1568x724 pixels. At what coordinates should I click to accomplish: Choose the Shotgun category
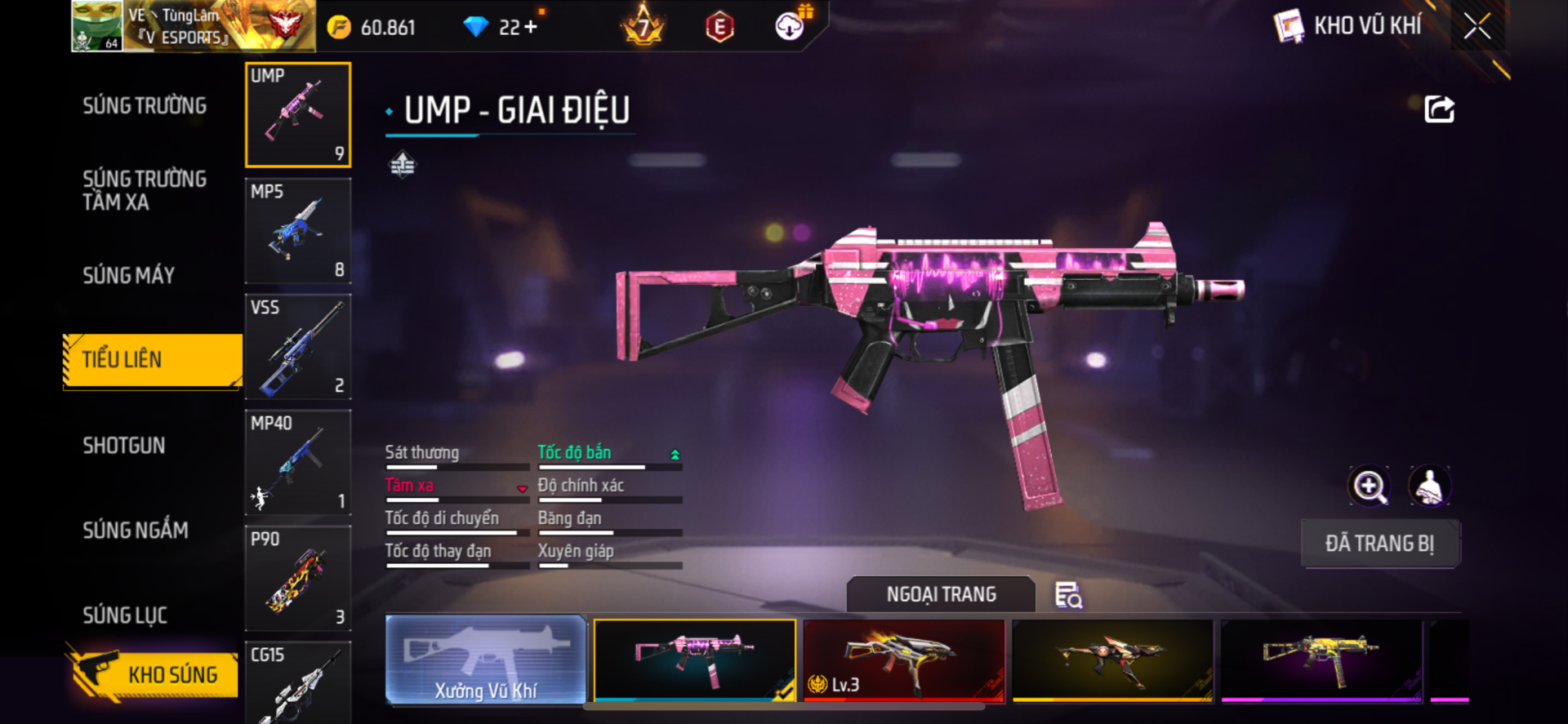click(124, 446)
